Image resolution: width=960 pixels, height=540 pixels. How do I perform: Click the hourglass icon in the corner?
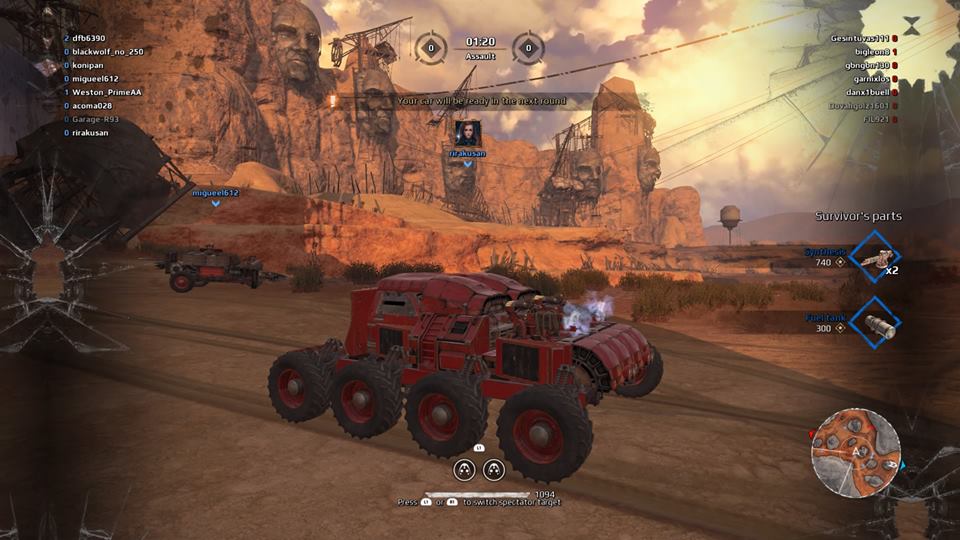(x=911, y=25)
